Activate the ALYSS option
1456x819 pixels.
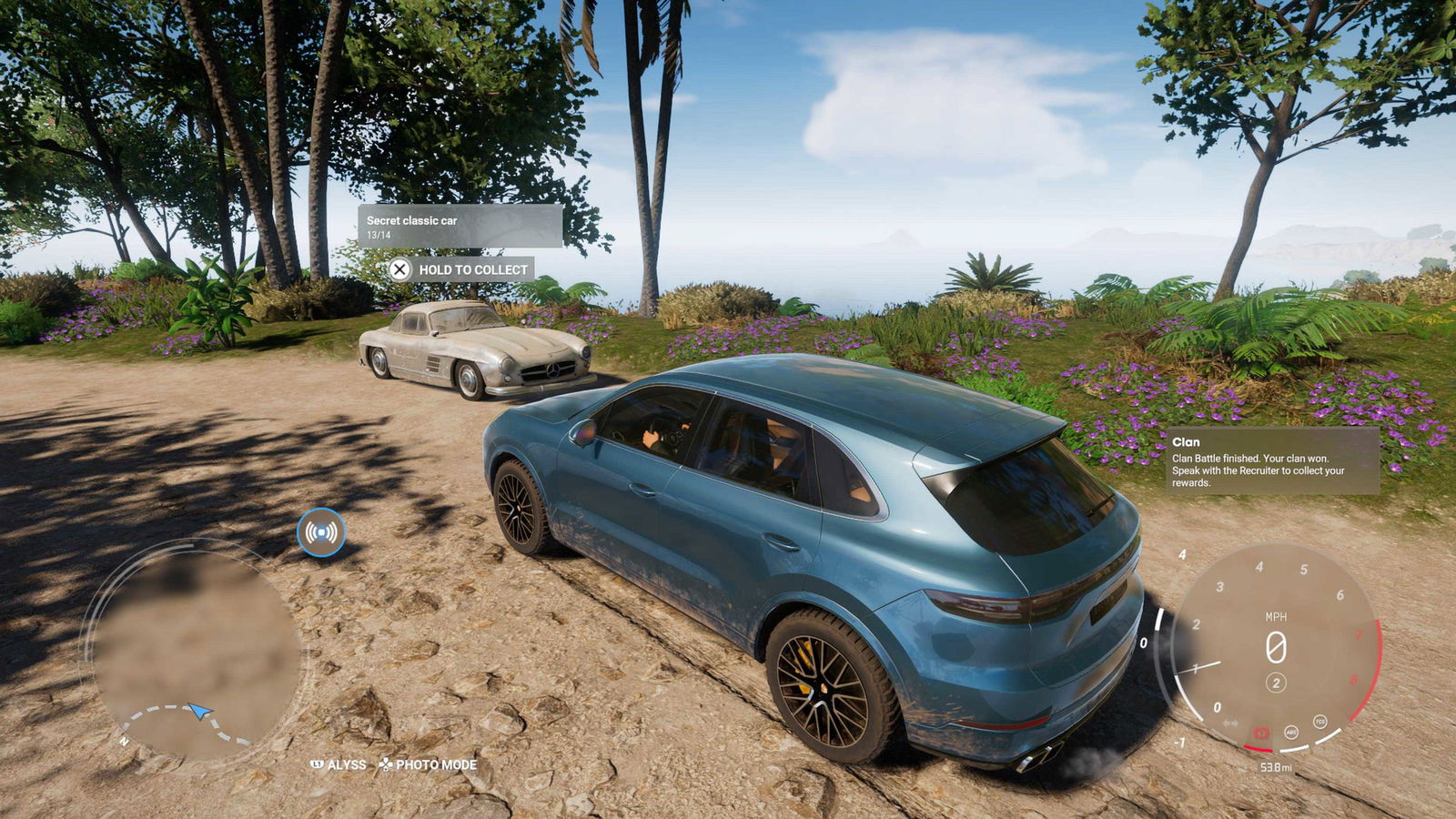click(x=339, y=765)
